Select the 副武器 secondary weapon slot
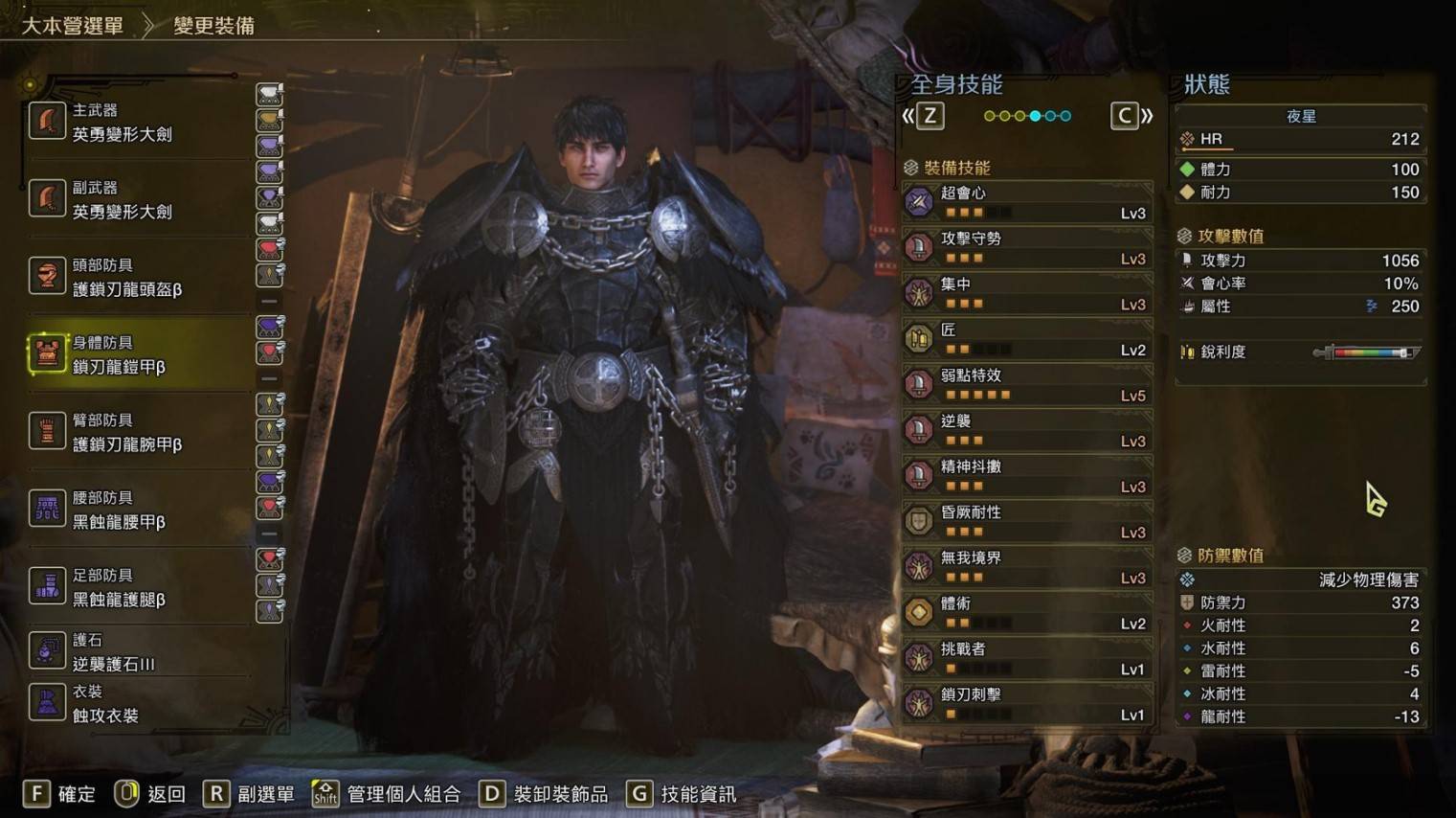Screen dimensions: 1456x818 tap(139, 200)
